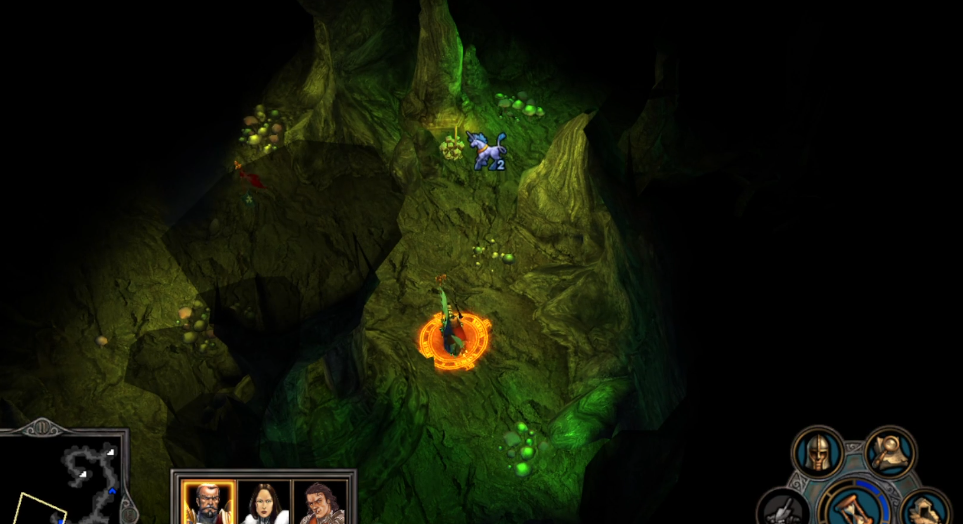
Task: Select the dark-haired woman hero portrait
Action: tap(265, 502)
